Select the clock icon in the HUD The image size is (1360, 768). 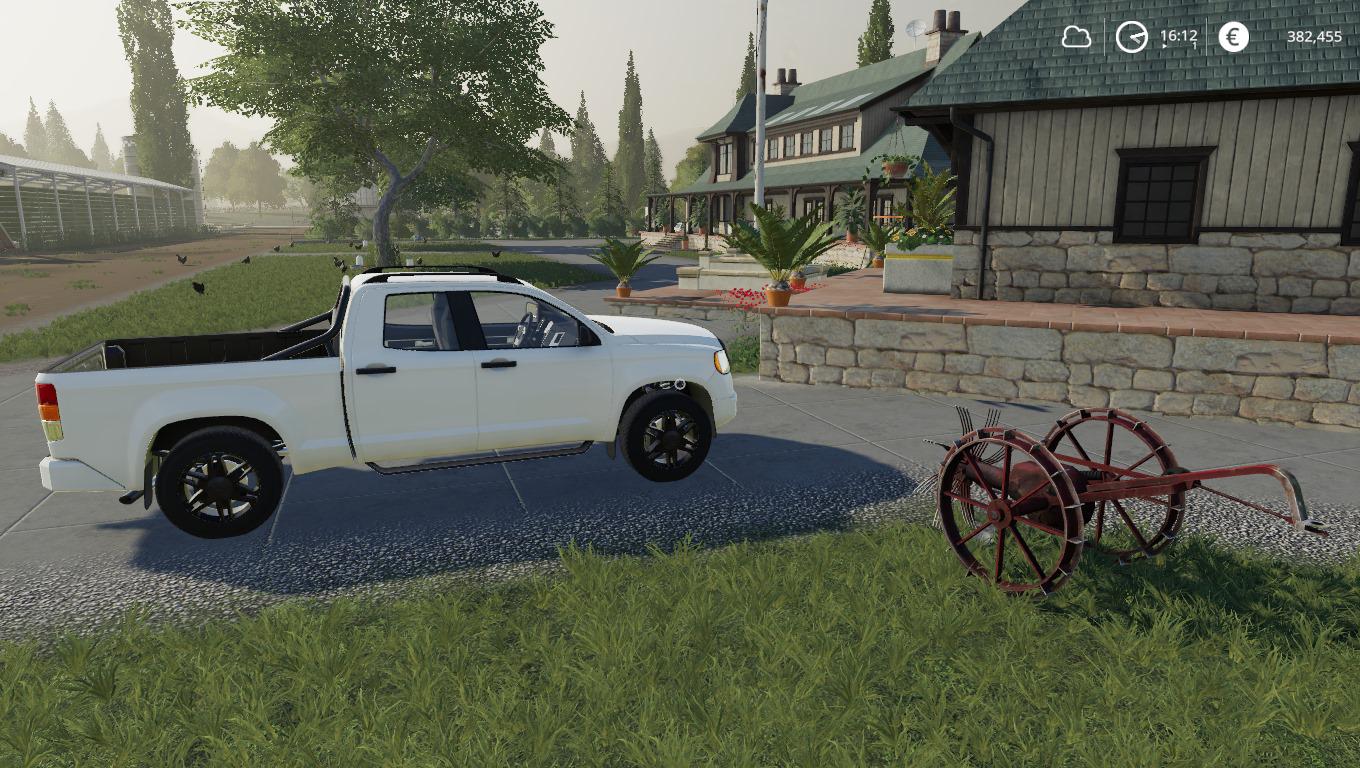coord(1131,37)
